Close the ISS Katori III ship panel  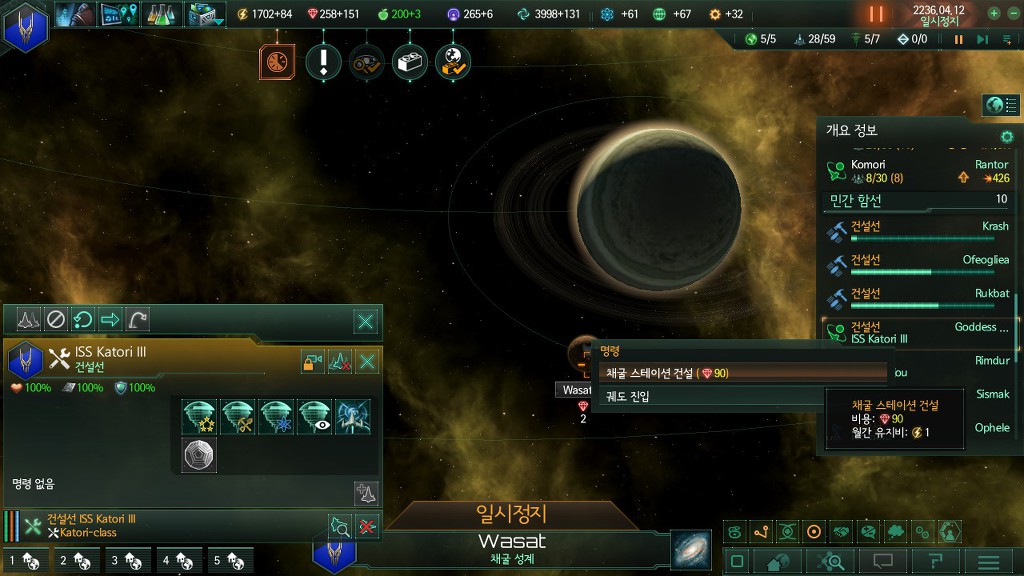[x=367, y=362]
